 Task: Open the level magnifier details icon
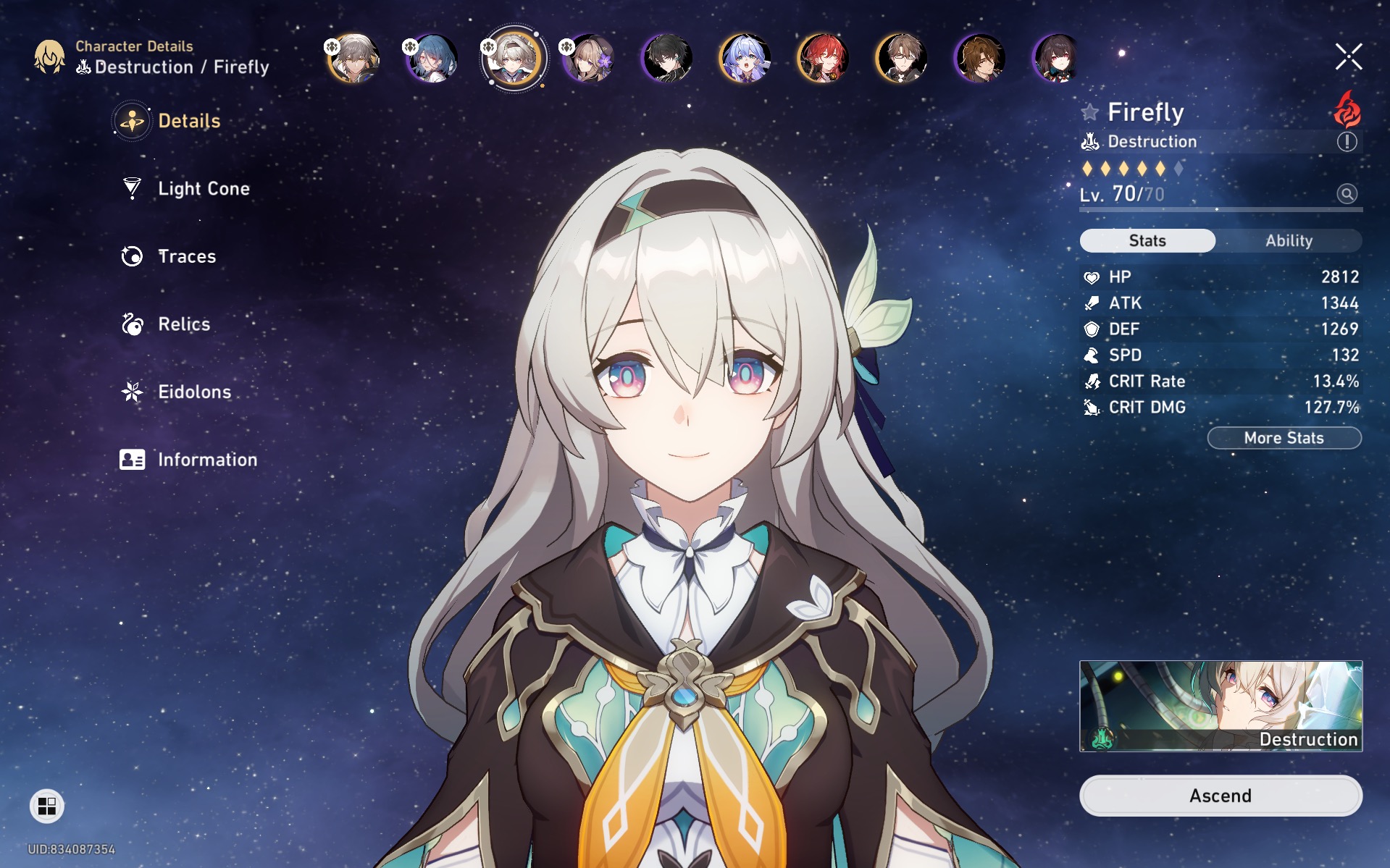pyautogui.click(x=1345, y=195)
